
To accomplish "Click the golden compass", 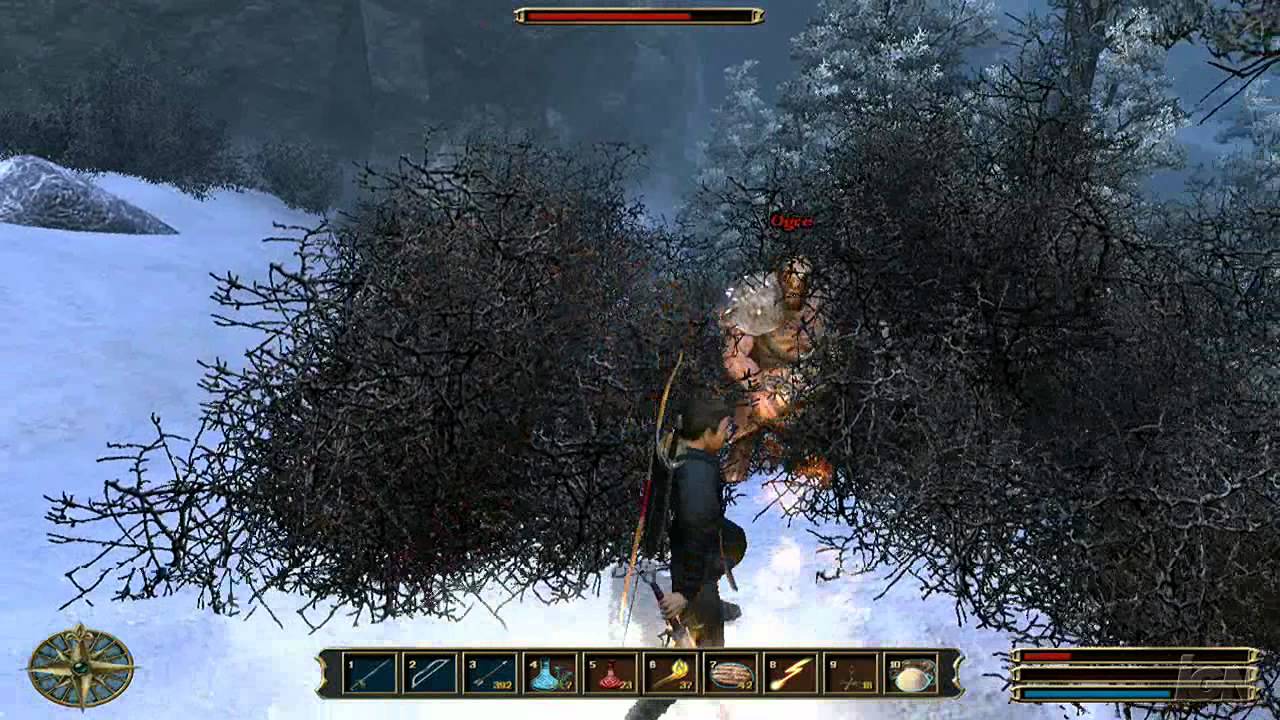I will click(81, 667).
